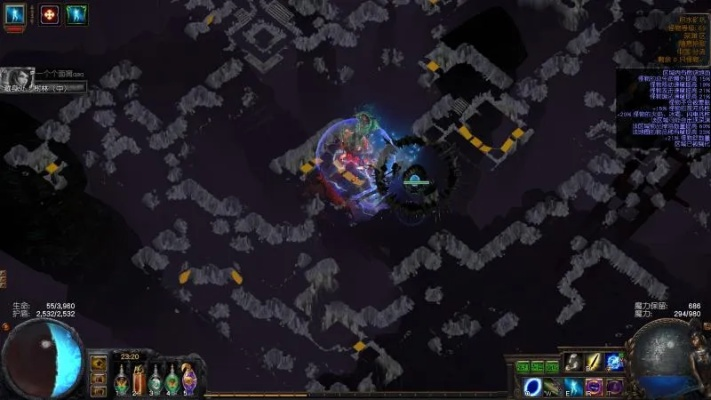Viewport: 711px width, 400px height.
Task: Activate the blue dashing figure skill
Action: (574, 386)
